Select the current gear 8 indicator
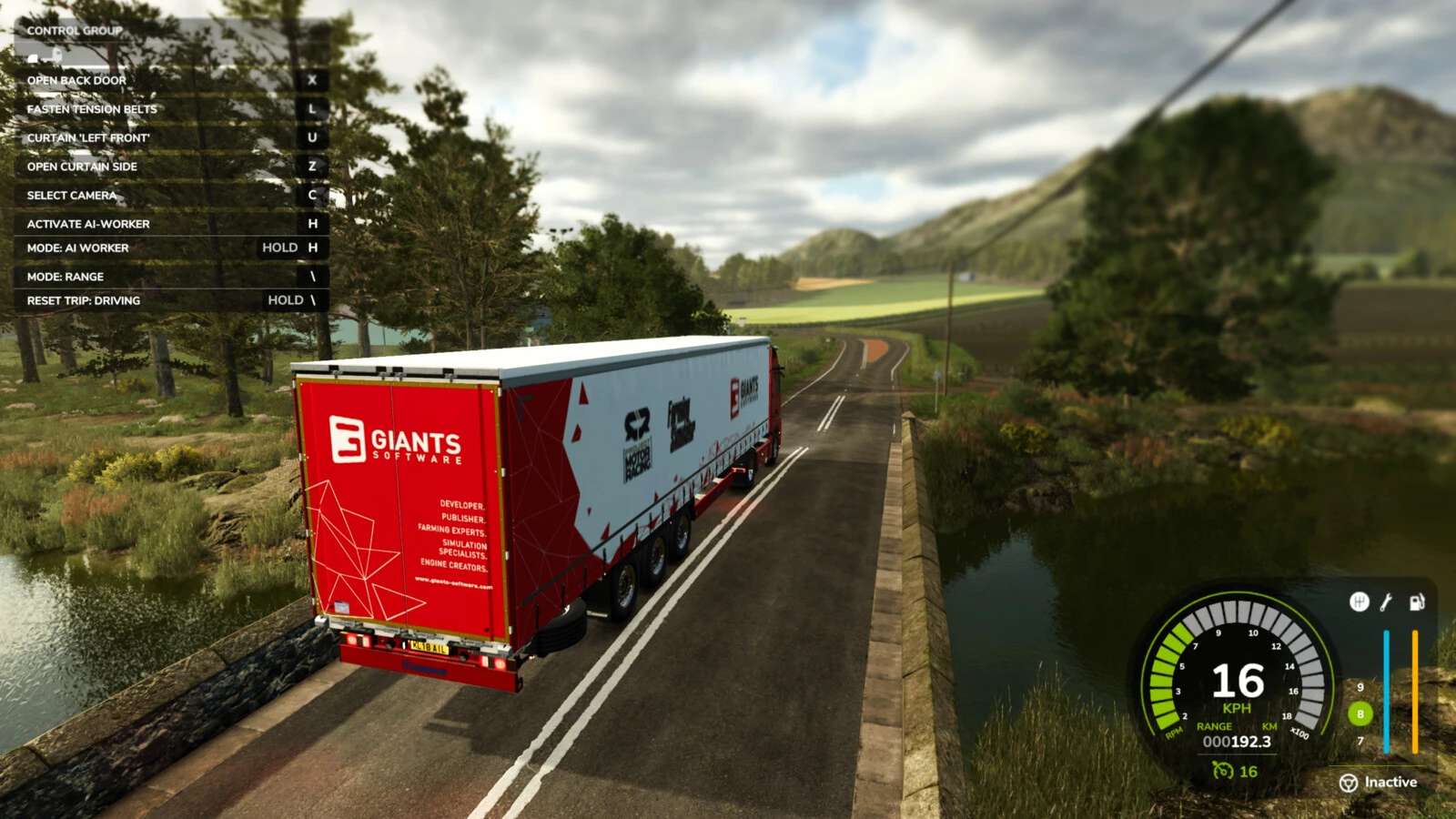The image size is (1456, 819). coord(1360,714)
